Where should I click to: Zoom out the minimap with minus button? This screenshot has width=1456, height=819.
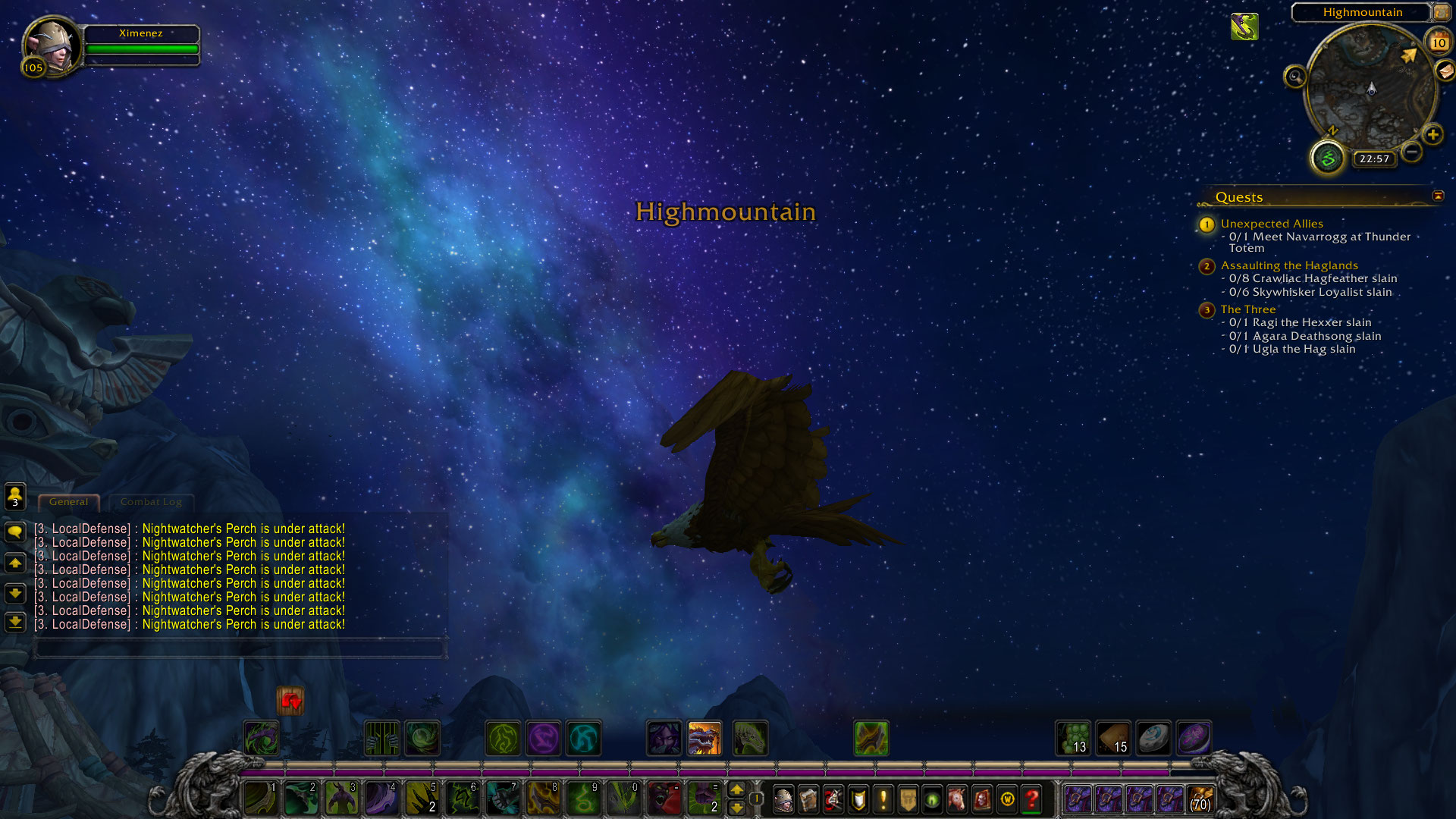click(1411, 152)
